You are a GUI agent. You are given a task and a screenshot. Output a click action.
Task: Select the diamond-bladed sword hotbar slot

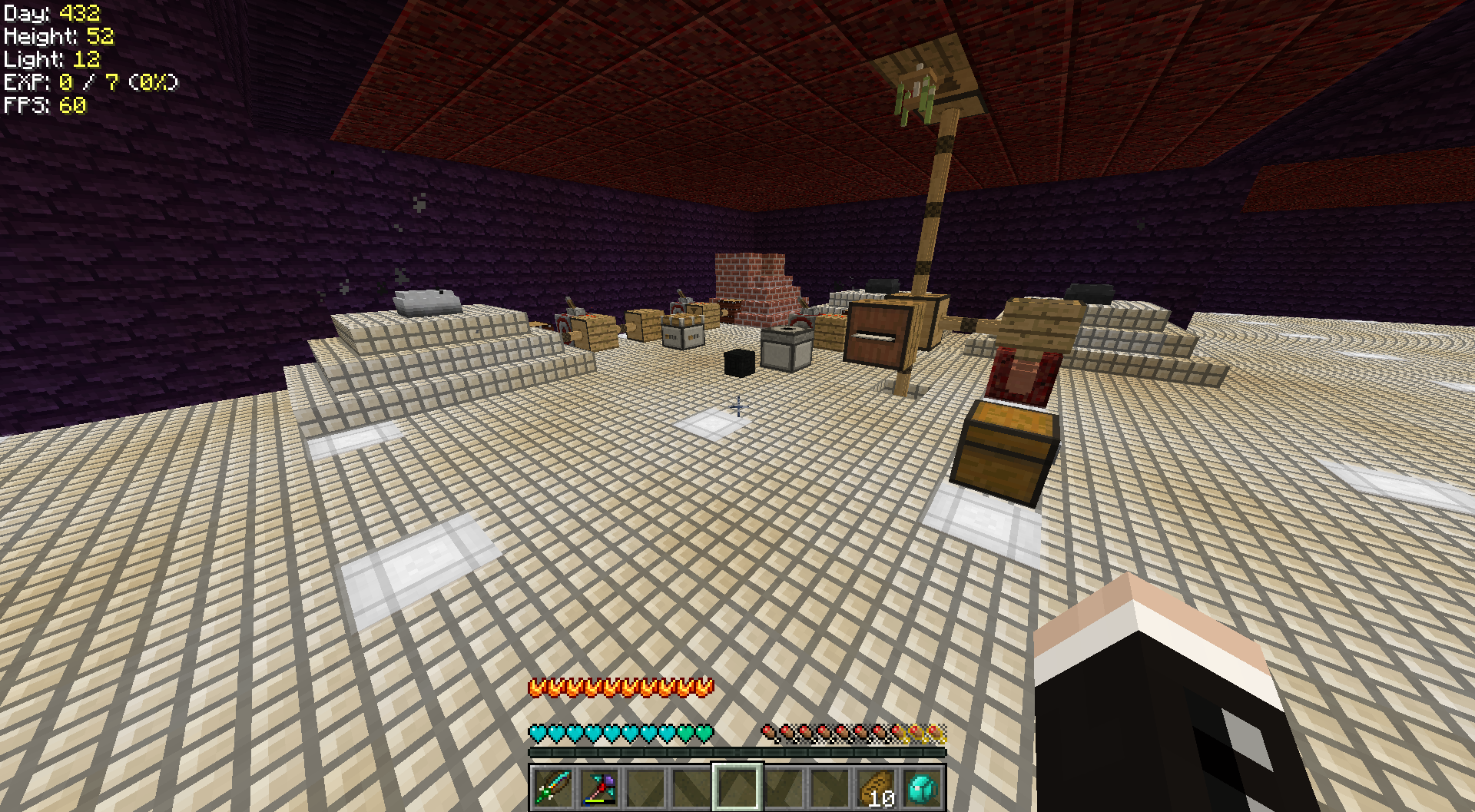[552, 787]
